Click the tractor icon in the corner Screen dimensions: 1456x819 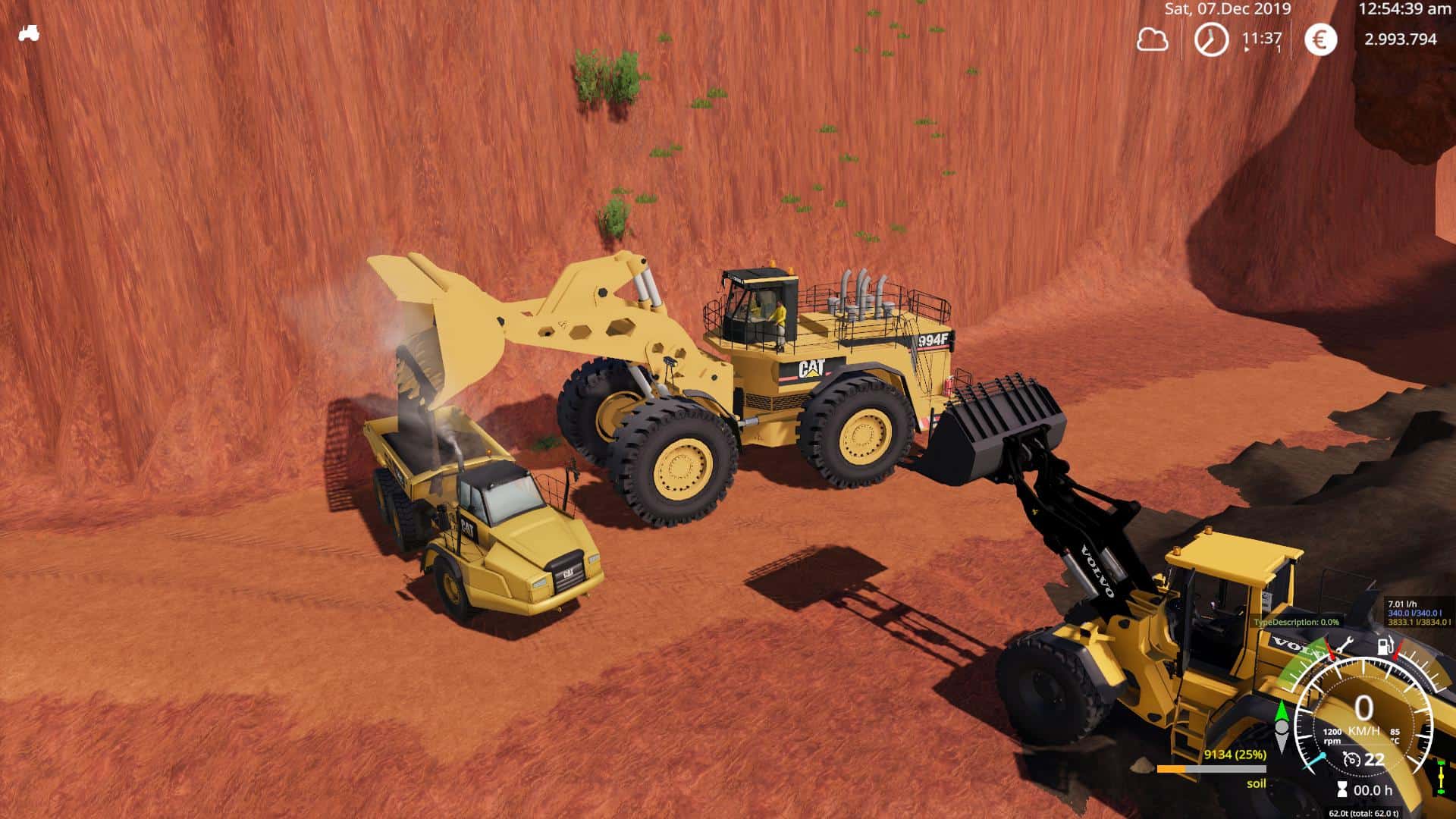[x=29, y=33]
